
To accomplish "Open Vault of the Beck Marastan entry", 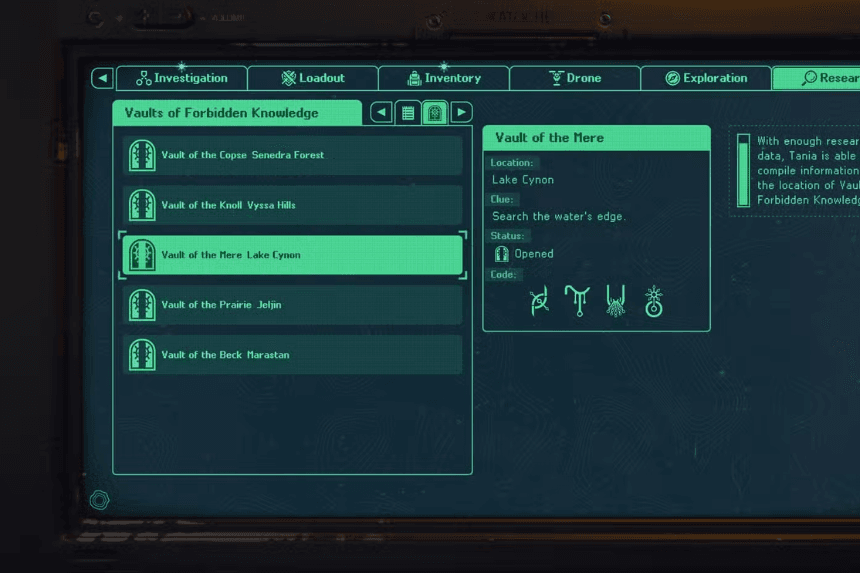I will (x=292, y=355).
